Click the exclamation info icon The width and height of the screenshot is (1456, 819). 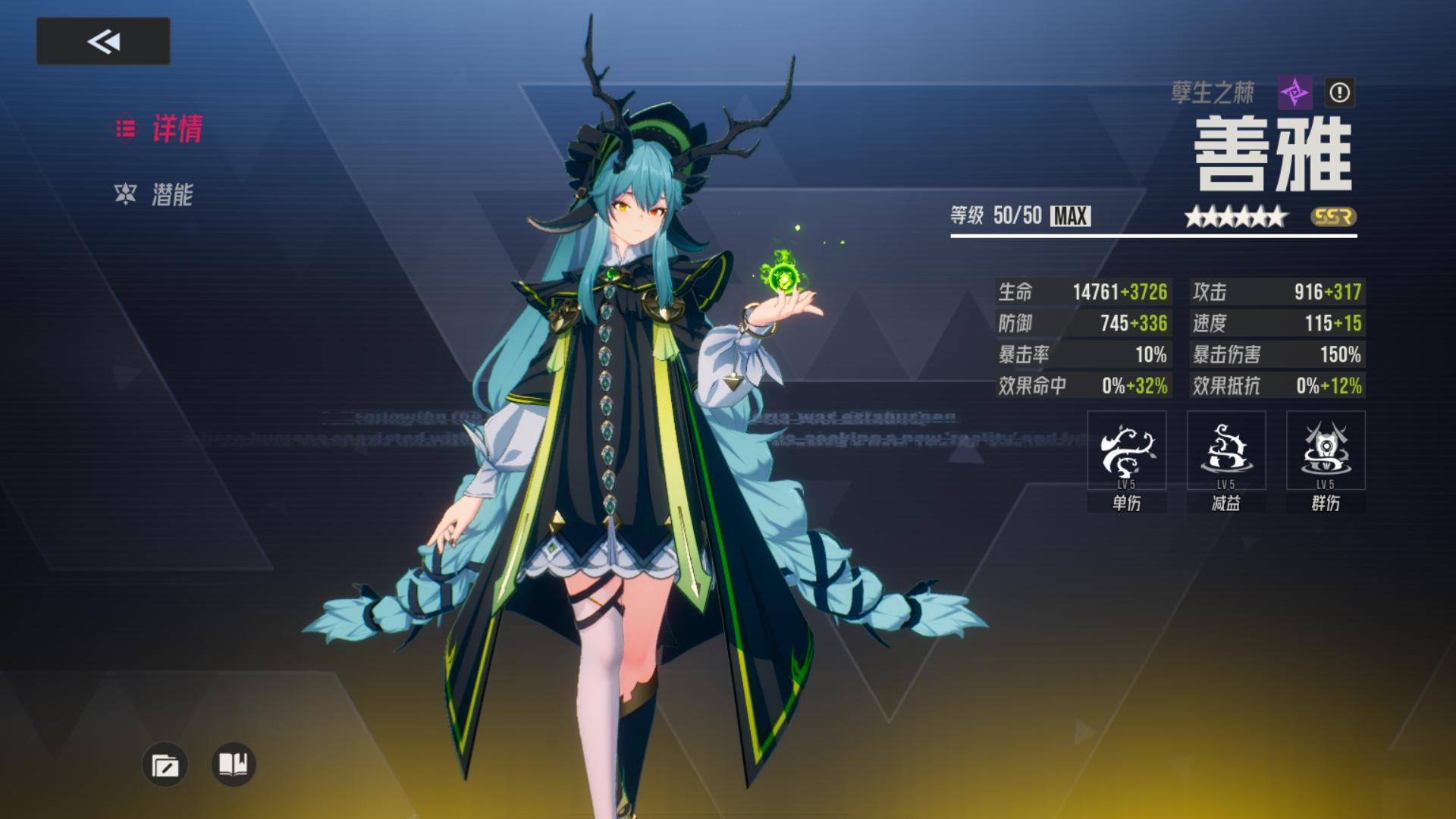pos(1339,93)
